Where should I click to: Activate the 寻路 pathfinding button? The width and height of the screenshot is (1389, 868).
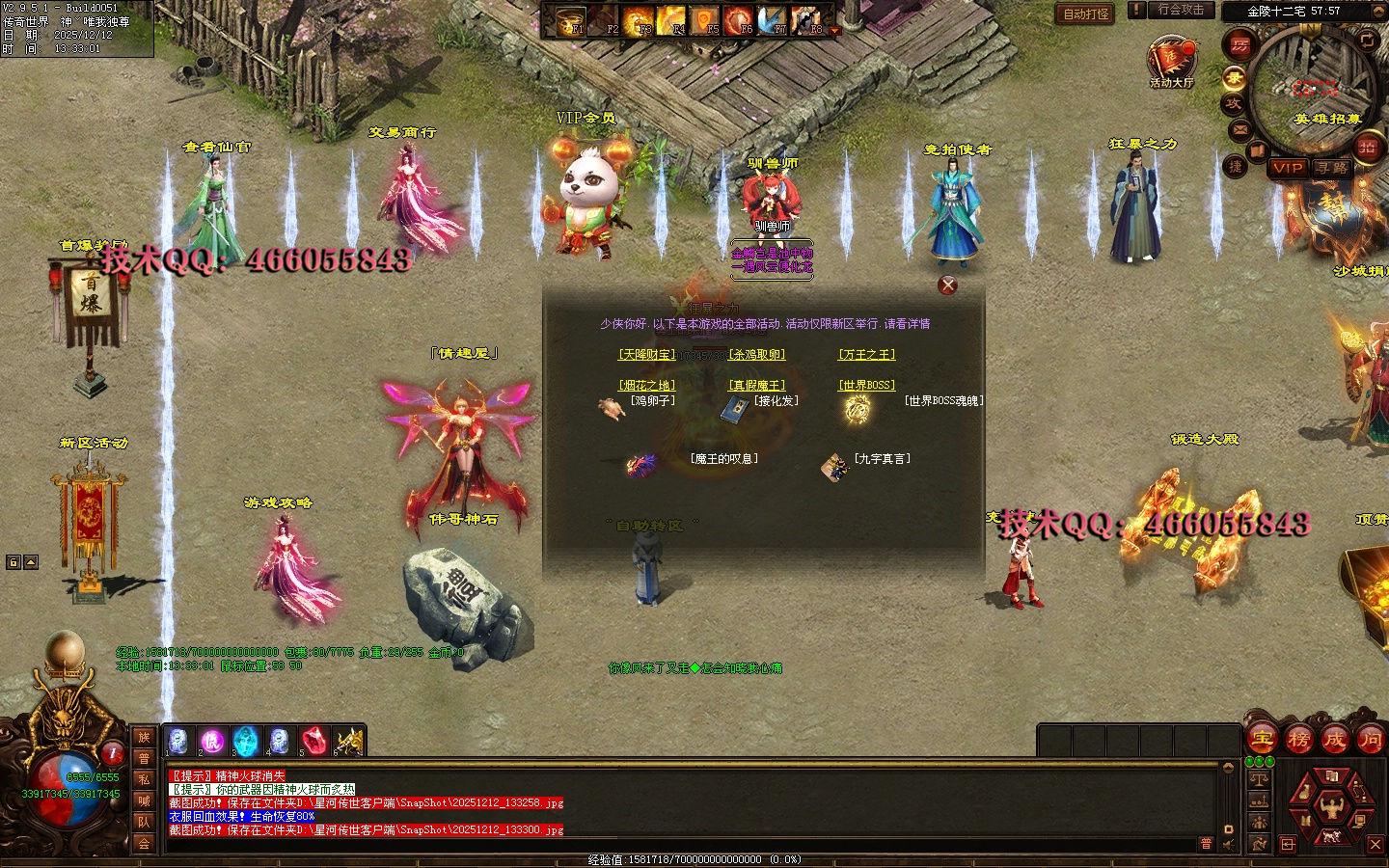pyautogui.click(x=1333, y=168)
